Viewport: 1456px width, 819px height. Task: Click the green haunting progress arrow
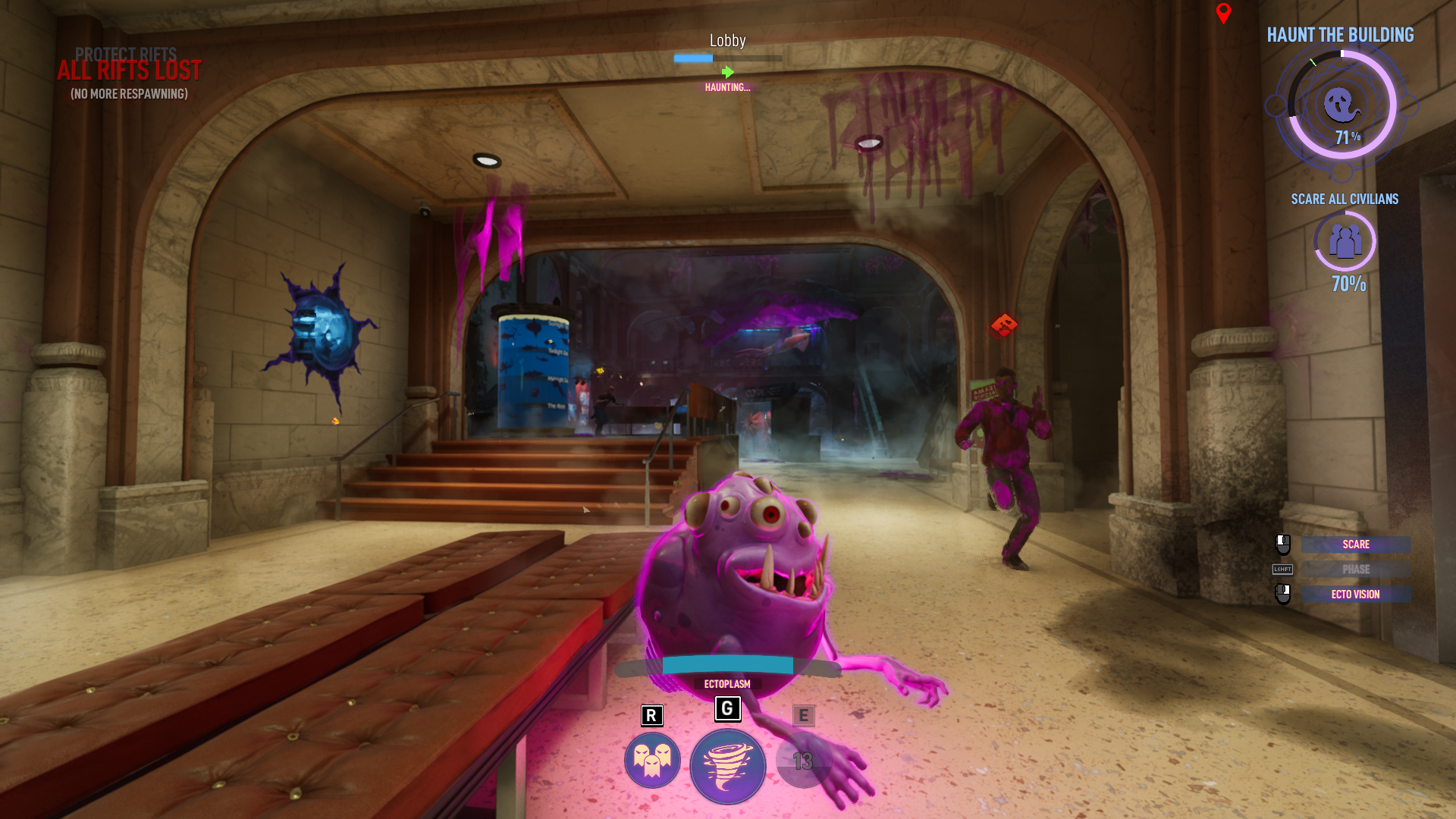[727, 73]
